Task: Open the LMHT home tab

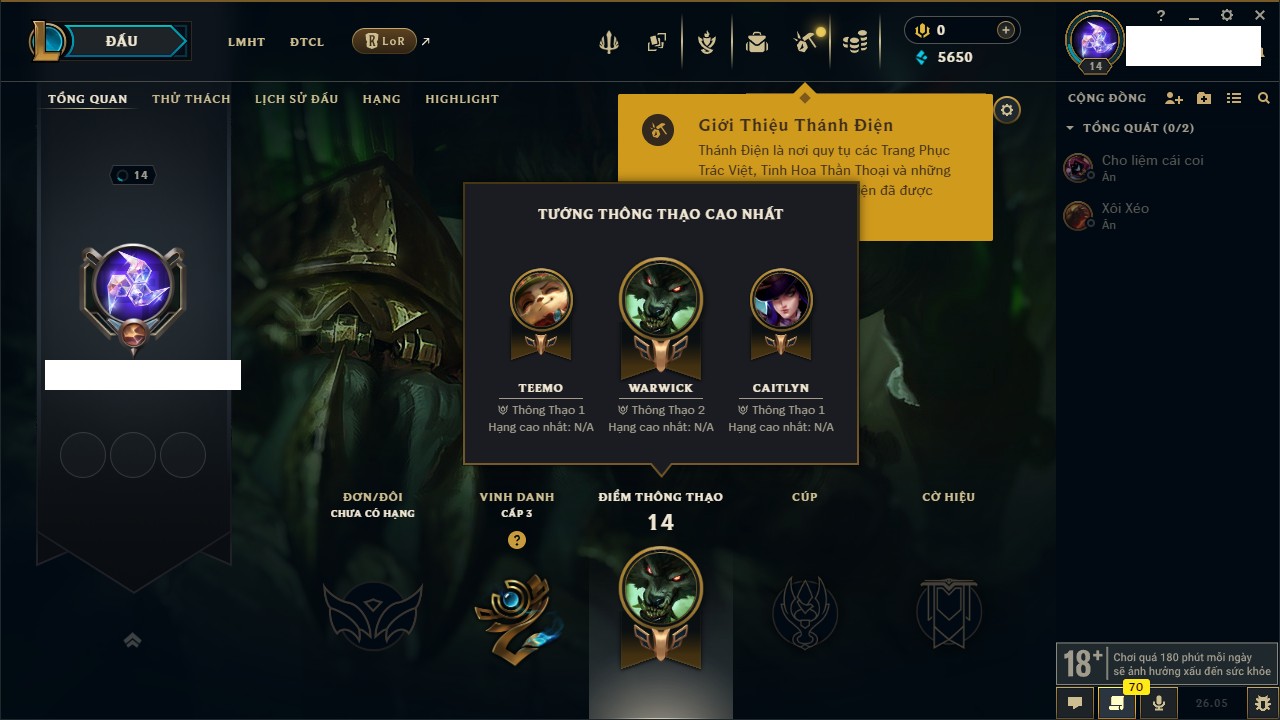Action: point(246,42)
